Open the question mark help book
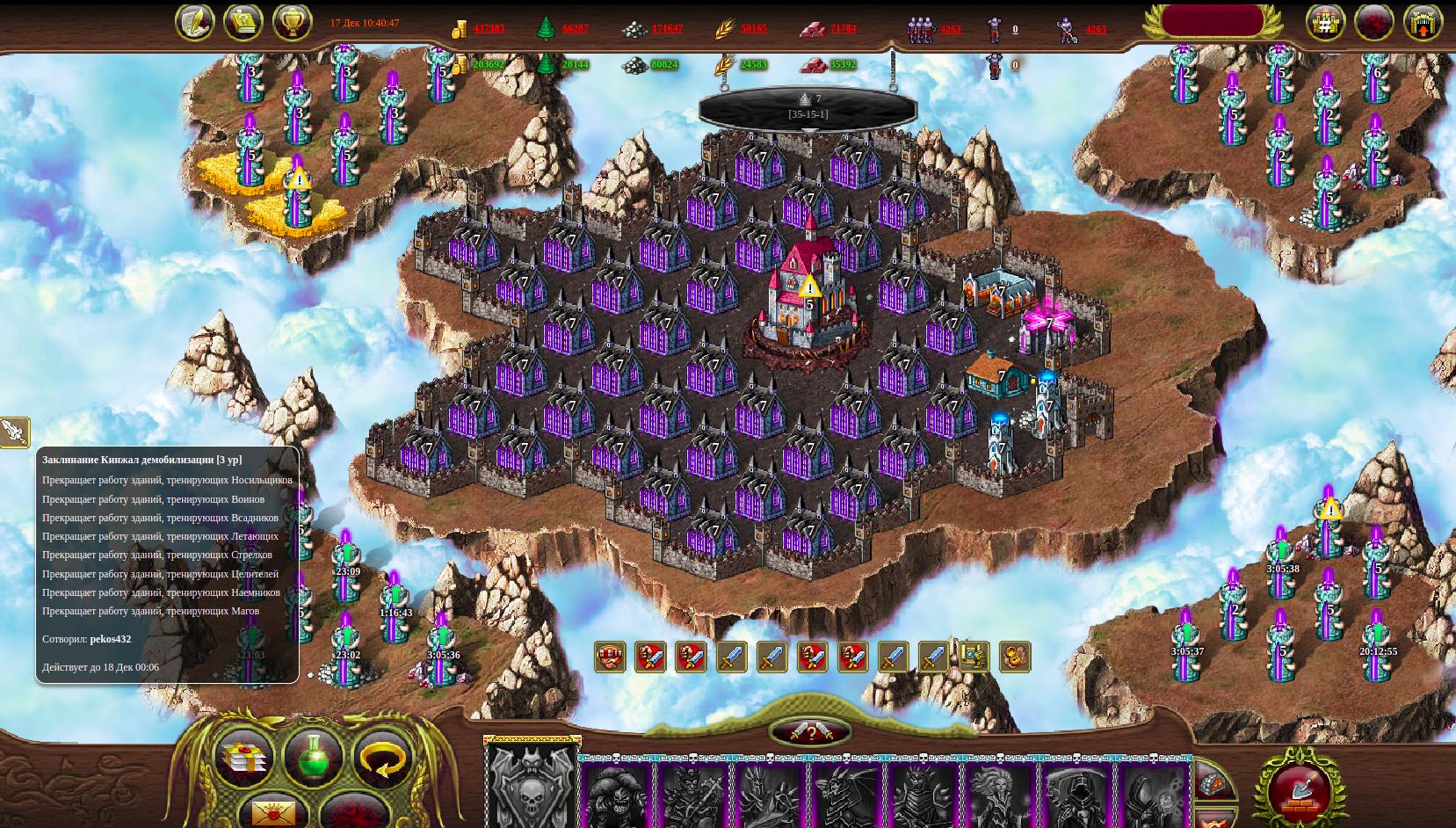The height and width of the screenshot is (828, 1456). 243,23
